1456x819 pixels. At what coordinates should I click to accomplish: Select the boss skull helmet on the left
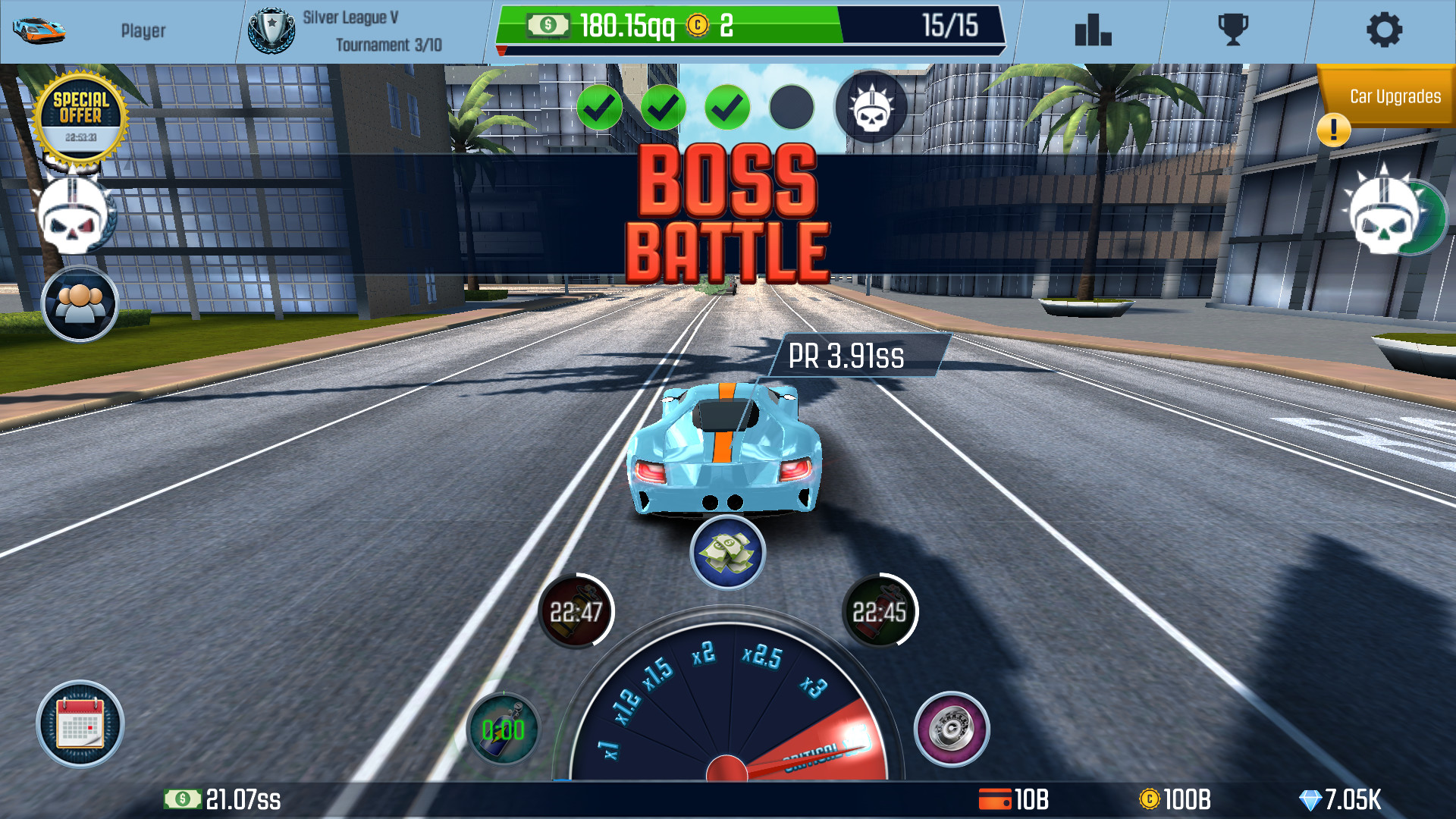74,215
